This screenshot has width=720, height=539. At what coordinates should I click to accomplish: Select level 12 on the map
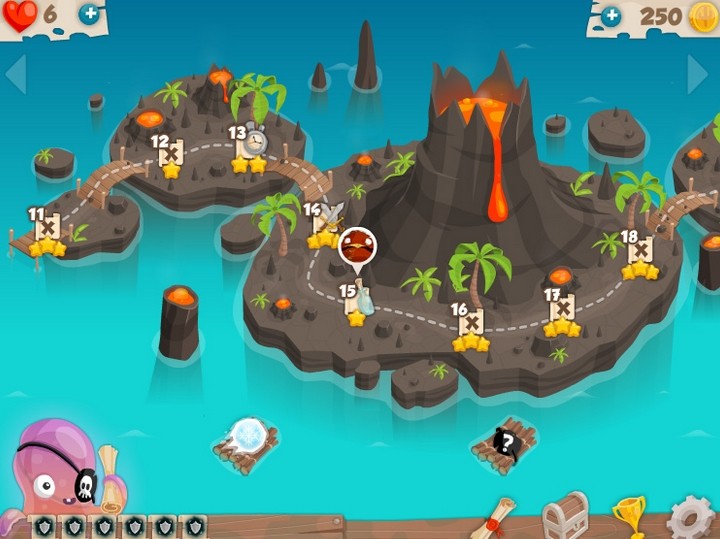click(171, 155)
